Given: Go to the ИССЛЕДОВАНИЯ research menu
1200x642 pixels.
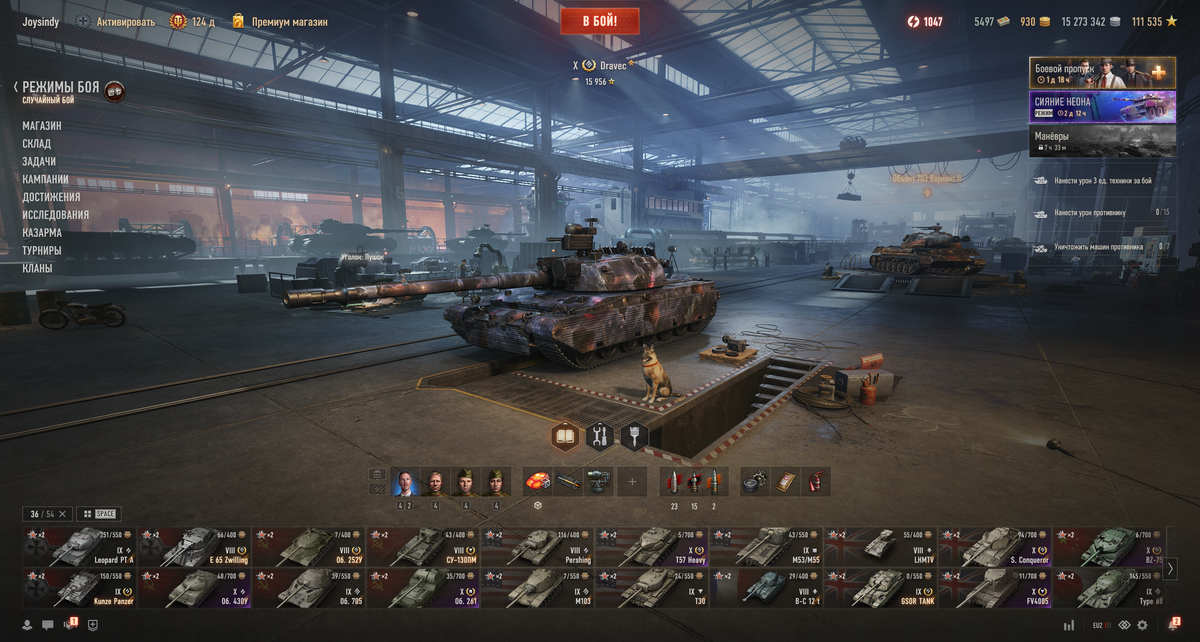Looking at the screenshot, I should click(x=56, y=215).
